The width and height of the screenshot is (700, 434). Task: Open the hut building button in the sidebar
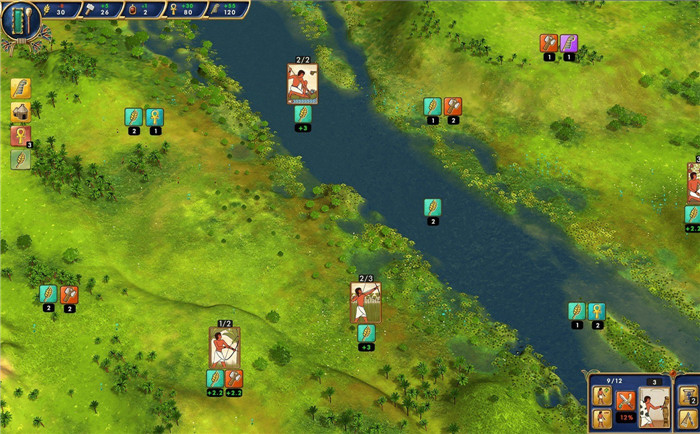[x=21, y=112]
